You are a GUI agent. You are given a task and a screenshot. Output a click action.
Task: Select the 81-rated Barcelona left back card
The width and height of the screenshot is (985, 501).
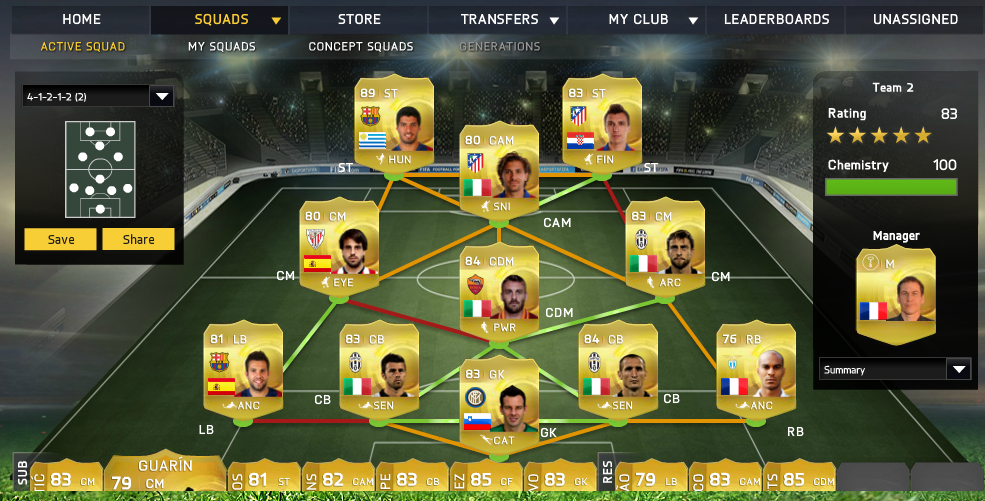tap(242, 368)
